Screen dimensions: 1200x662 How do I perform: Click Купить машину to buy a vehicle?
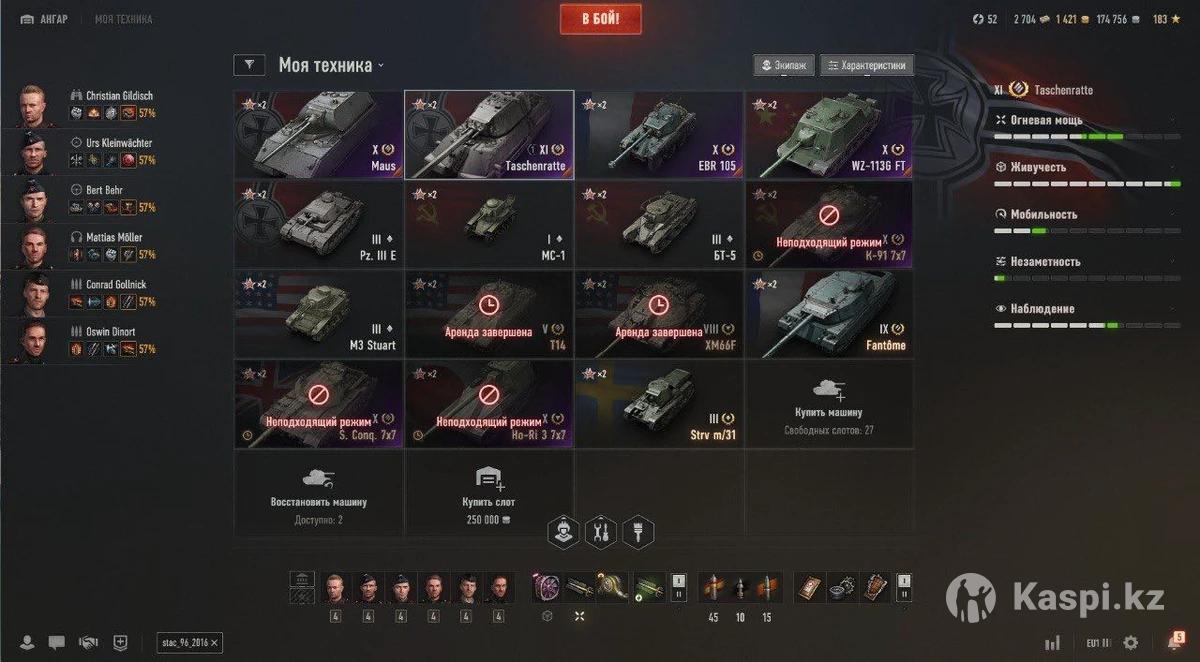829,401
